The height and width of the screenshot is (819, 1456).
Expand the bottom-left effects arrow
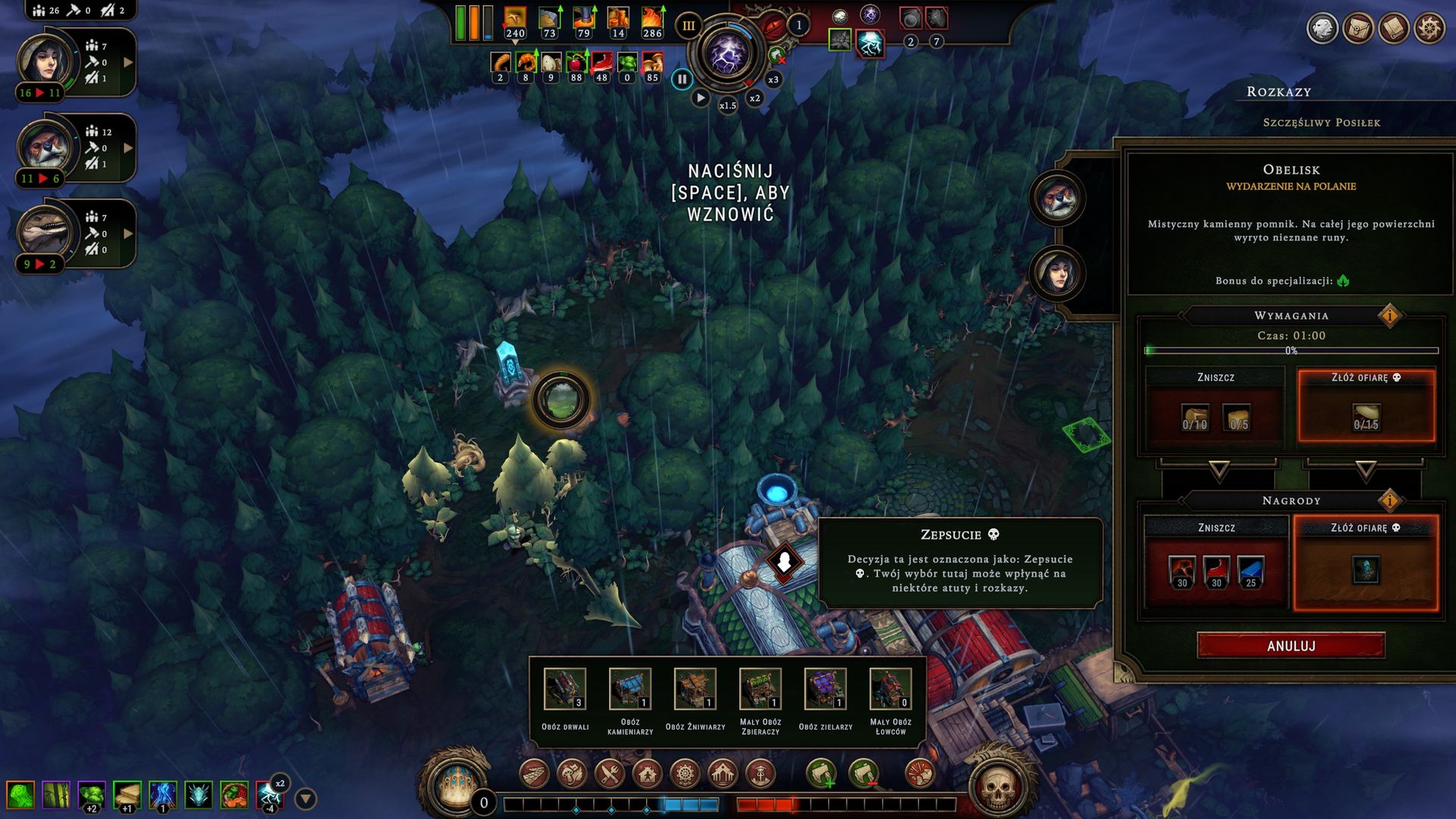point(305,799)
